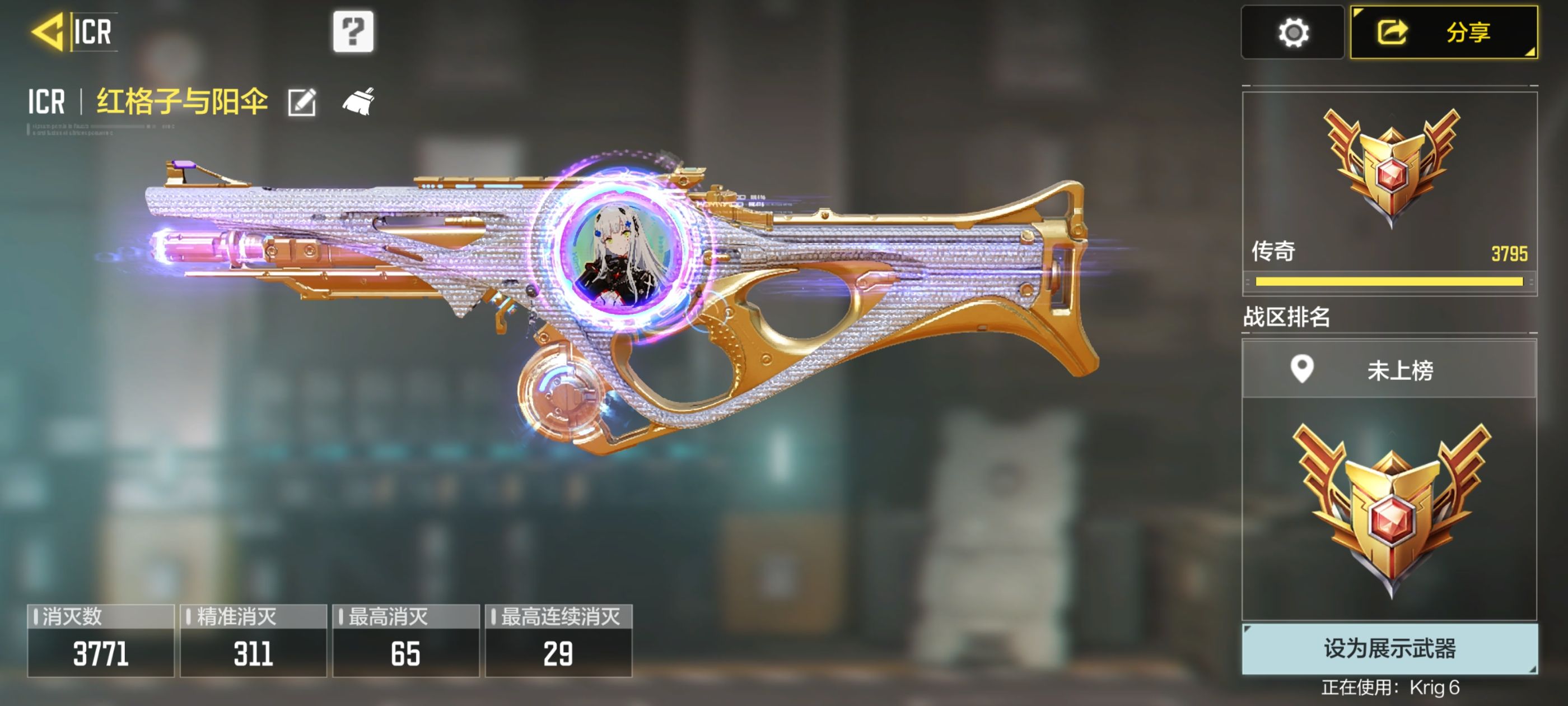
Task: Share the weapon with 分享 button
Action: pyautogui.click(x=1444, y=33)
